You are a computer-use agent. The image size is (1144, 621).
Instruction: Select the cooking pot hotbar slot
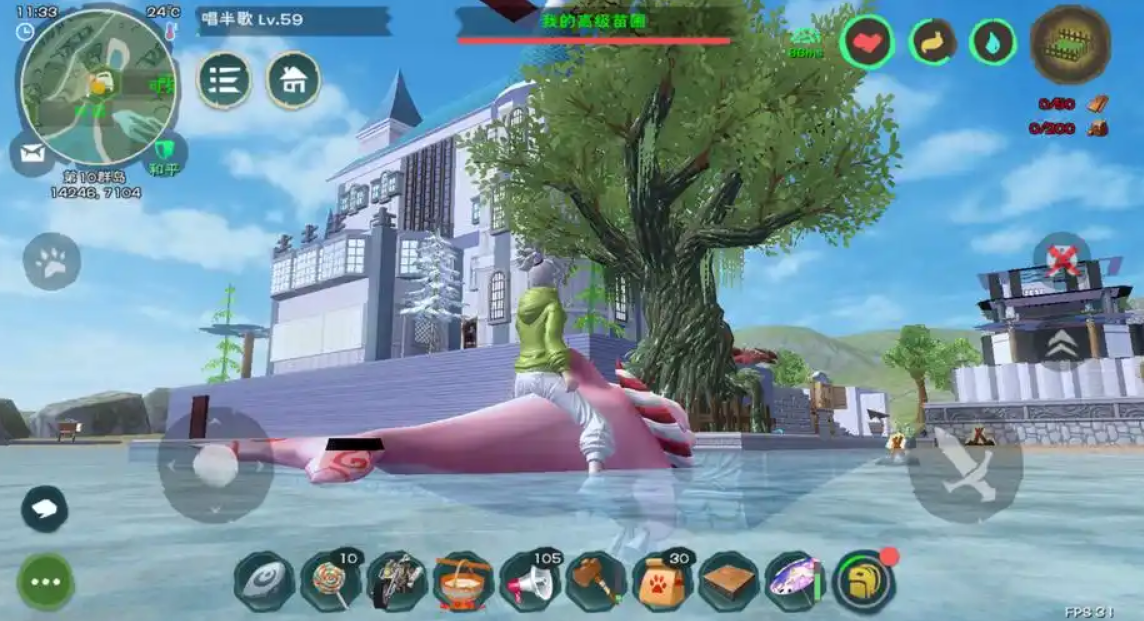coord(463,582)
